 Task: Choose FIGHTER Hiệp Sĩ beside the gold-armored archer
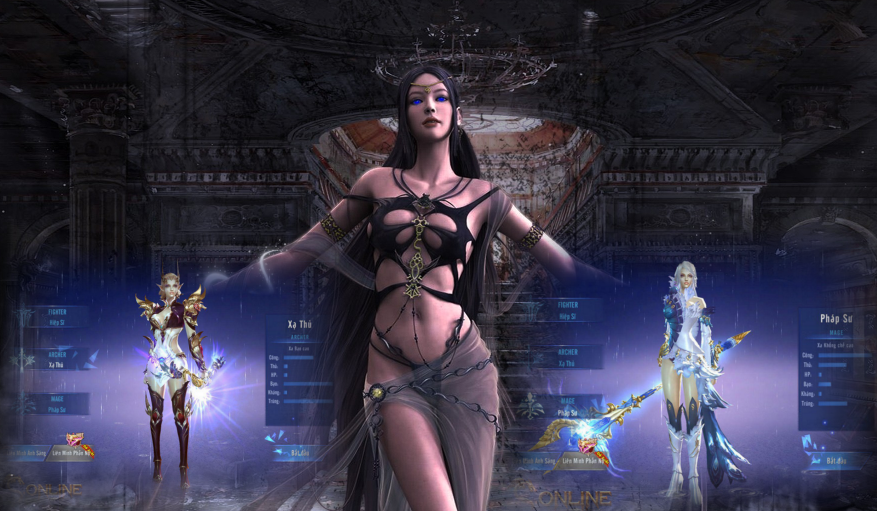[60, 315]
